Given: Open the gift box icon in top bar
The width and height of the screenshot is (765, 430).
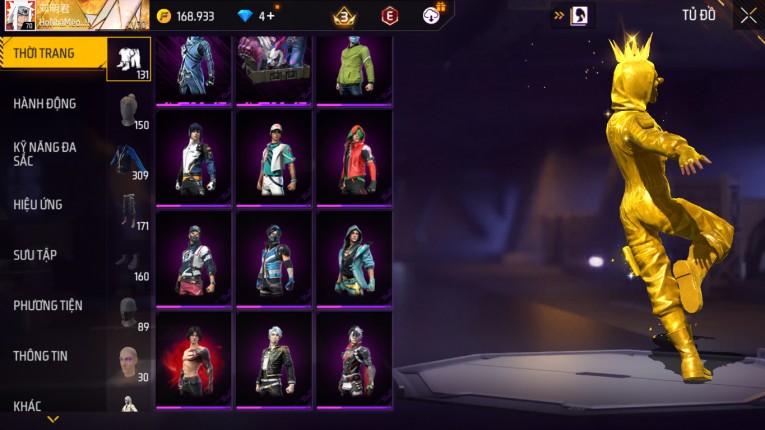Looking at the screenshot, I should (432, 15).
